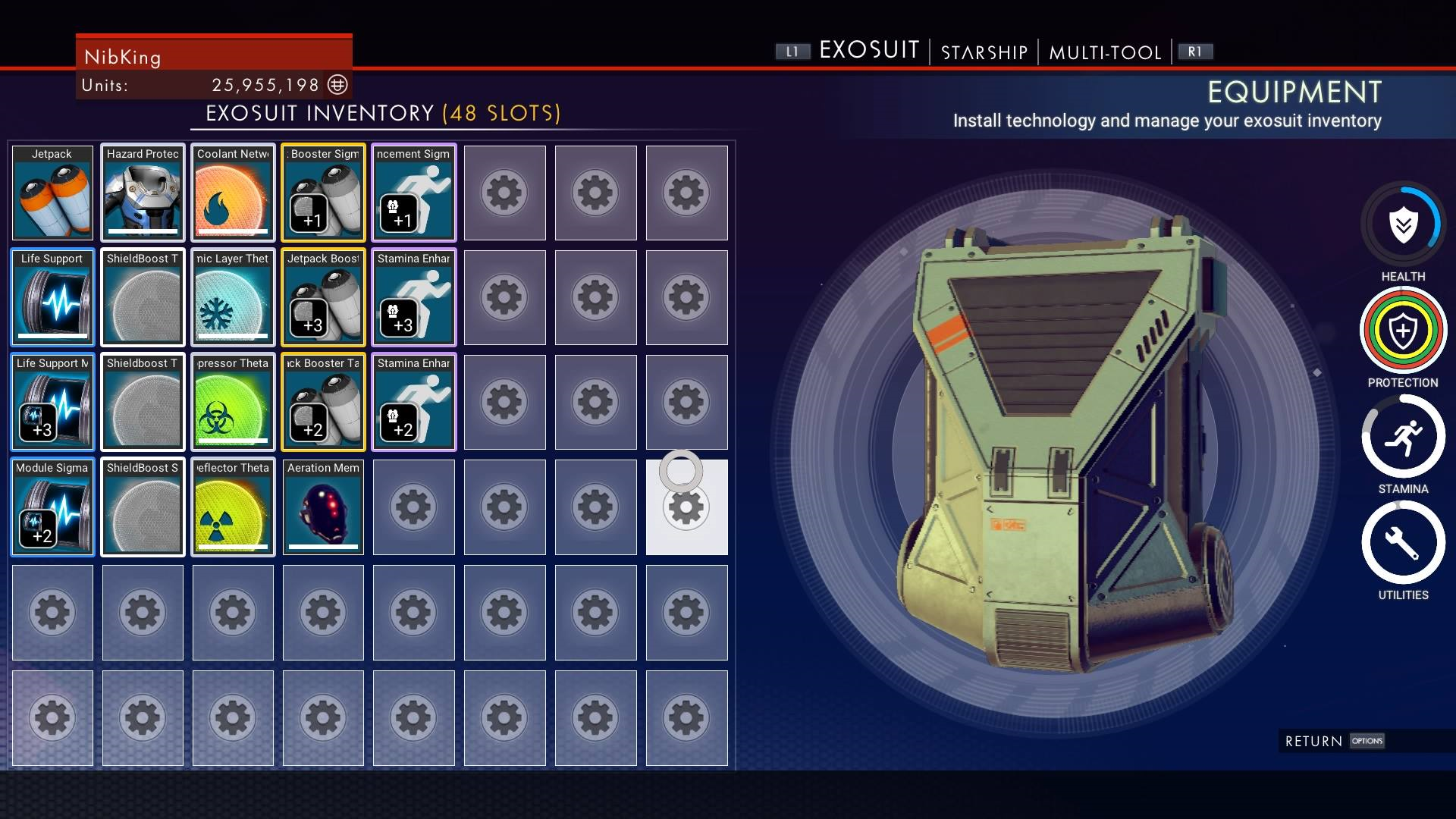Choose the Hazard Protection slot
1456x819 pixels.
(143, 193)
